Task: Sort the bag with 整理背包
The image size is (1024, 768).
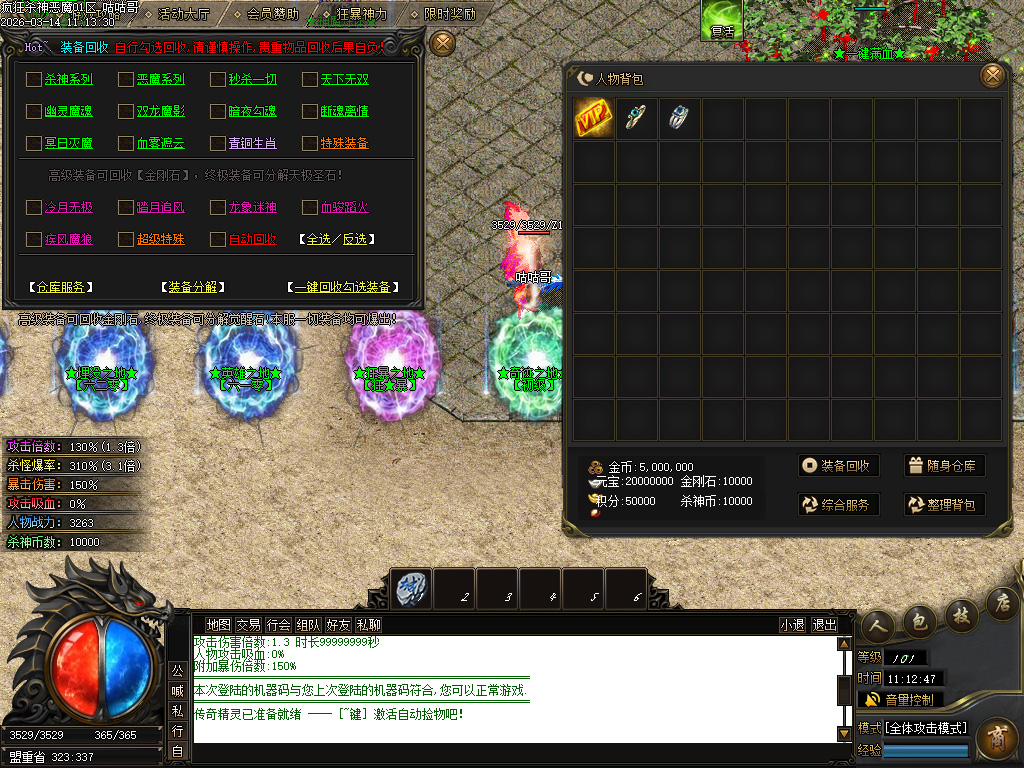Action: [x=944, y=505]
